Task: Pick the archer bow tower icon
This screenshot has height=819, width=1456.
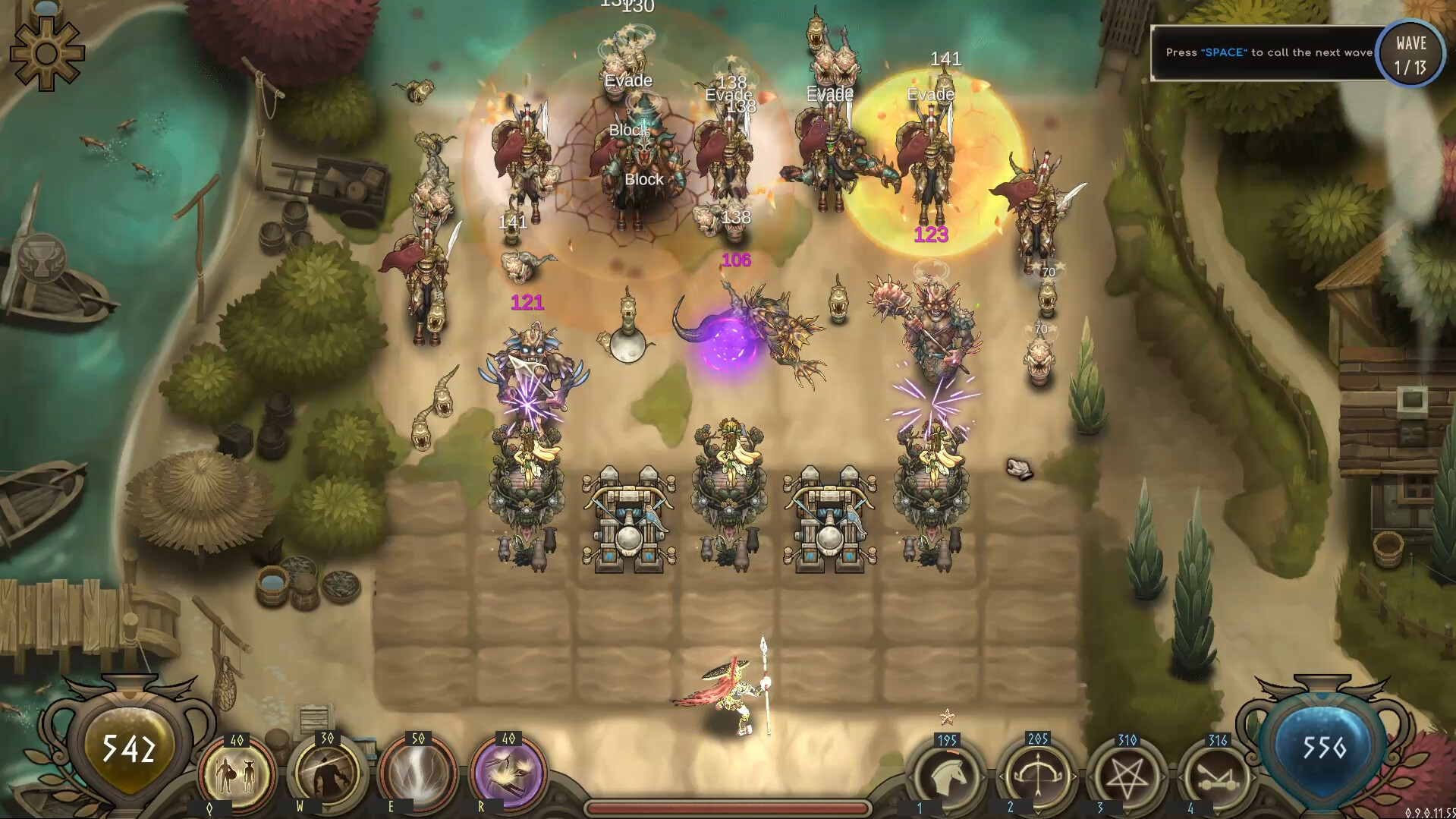Action: (1038, 776)
